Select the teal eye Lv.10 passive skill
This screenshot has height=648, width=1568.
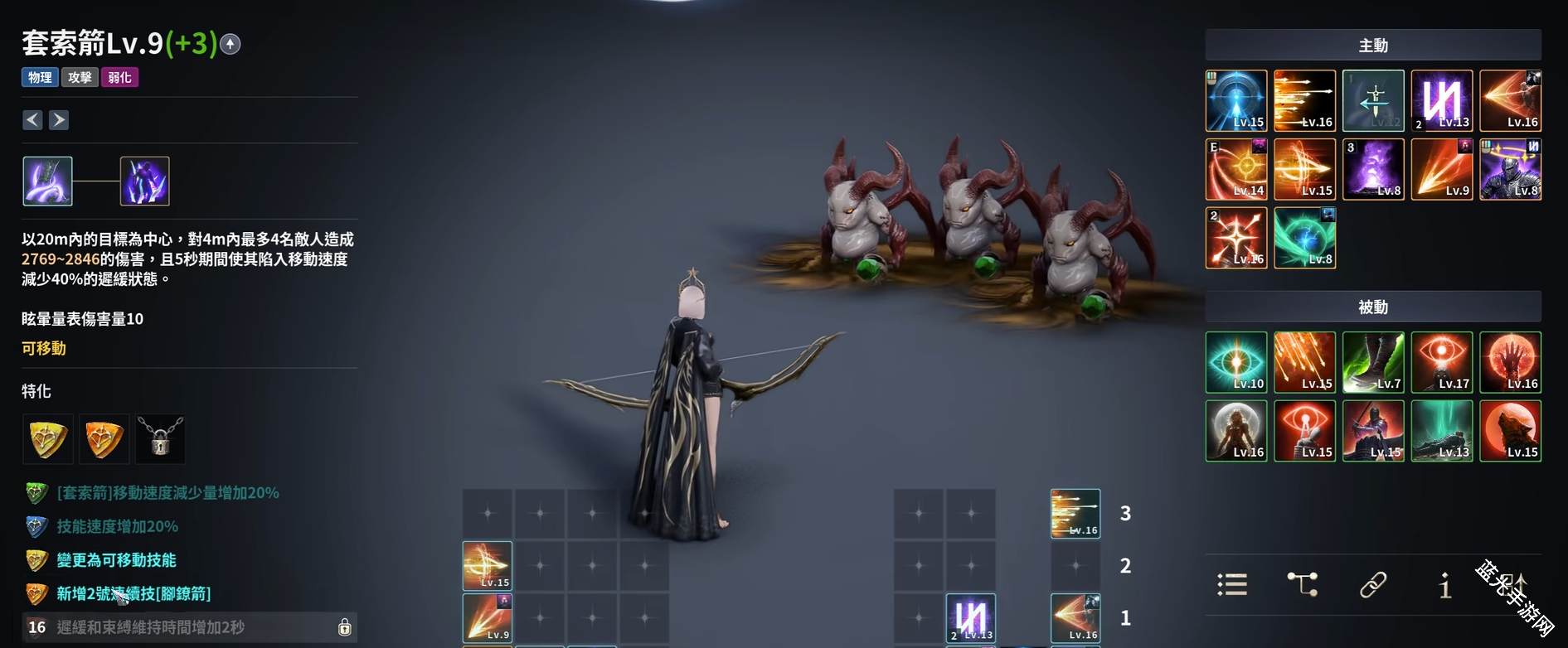[1236, 362]
